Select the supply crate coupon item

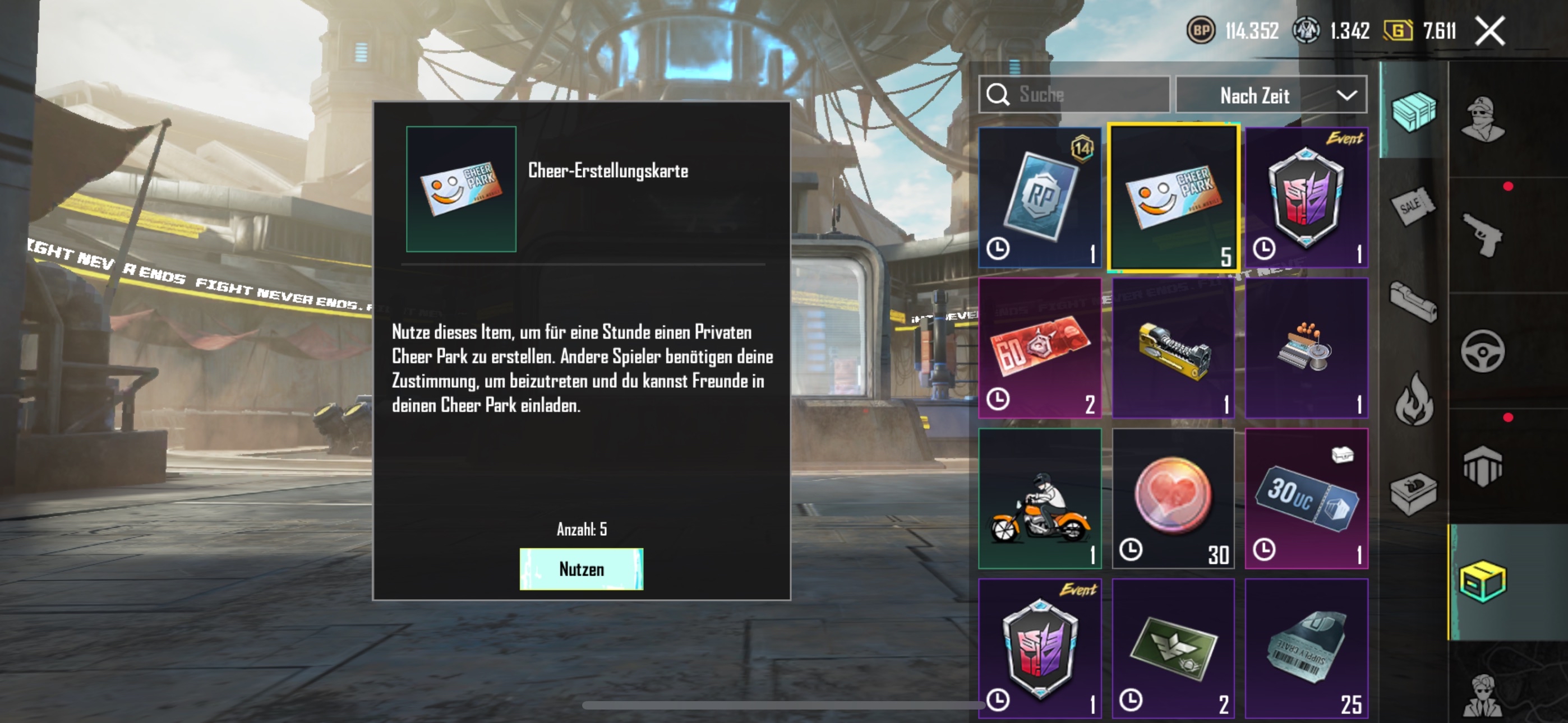point(1306,649)
